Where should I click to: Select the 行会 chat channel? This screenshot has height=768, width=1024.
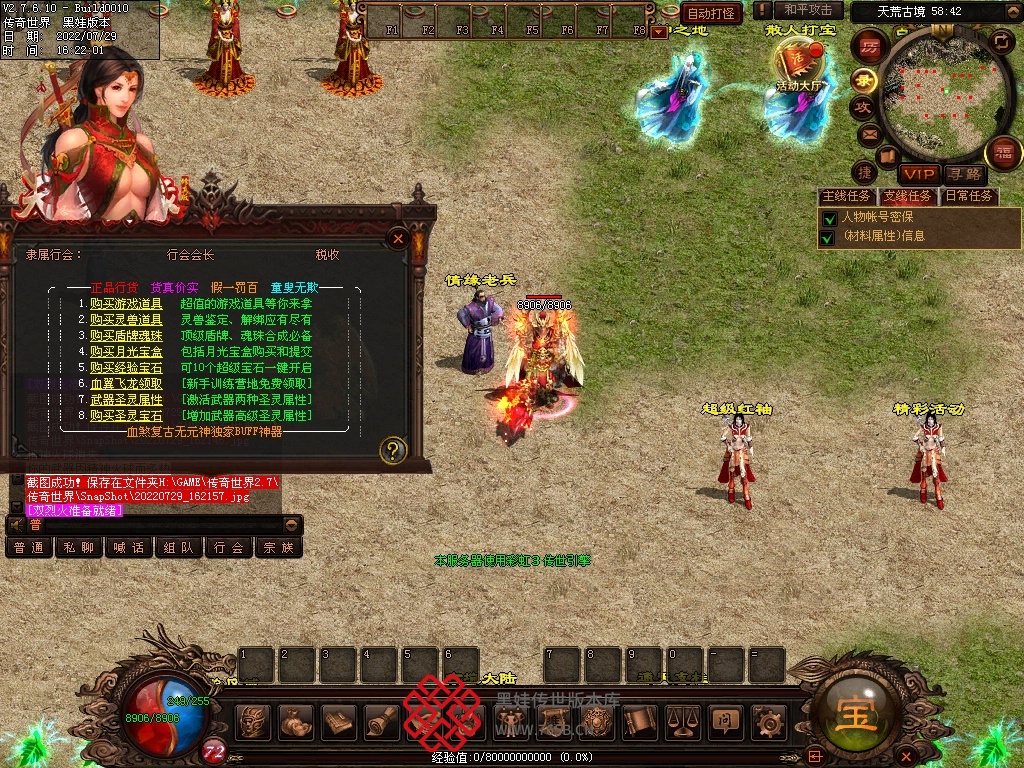229,548
